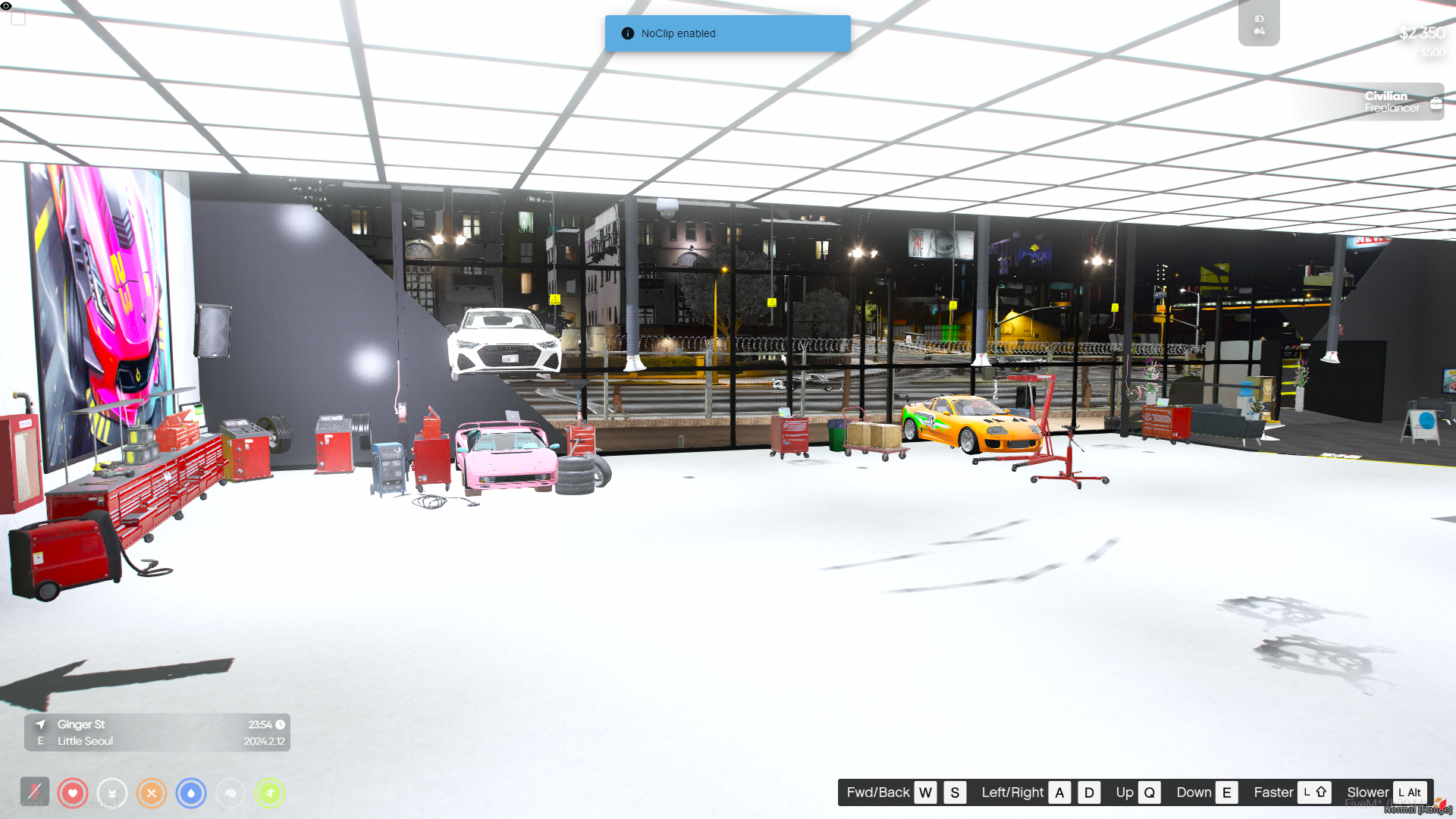Click the blue water drop thirst icon
The width and height of the screenshot is (1456, 819).
tap(191, 793)
